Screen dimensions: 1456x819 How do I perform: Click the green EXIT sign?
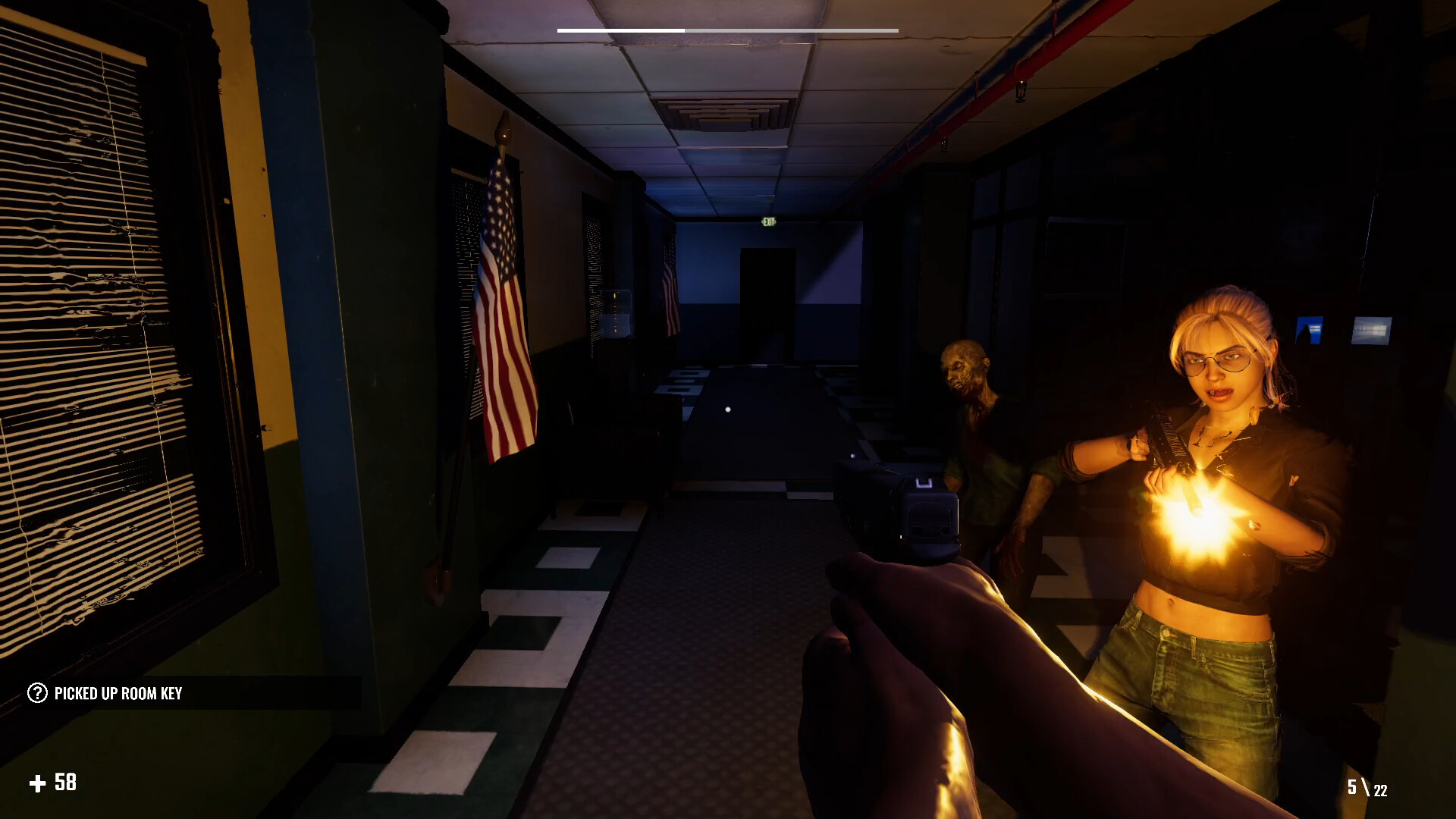click(x=771, y=221)
